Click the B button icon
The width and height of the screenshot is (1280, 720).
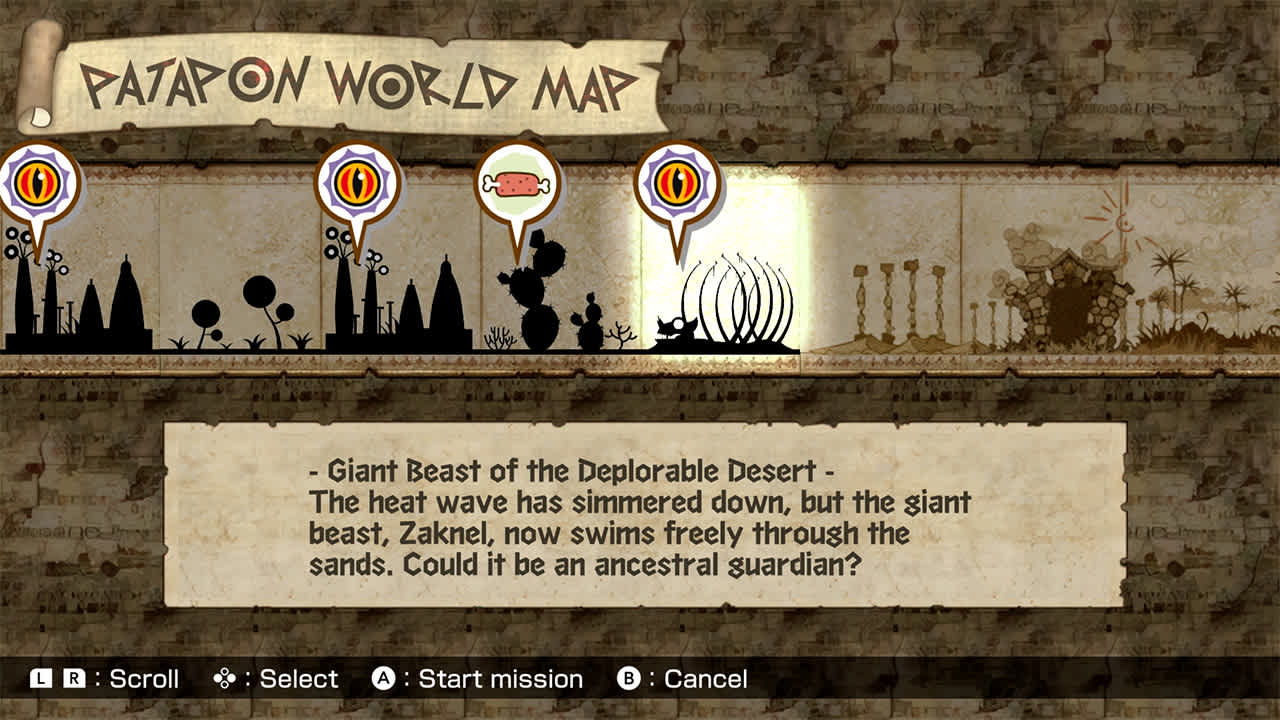point(628,678)
